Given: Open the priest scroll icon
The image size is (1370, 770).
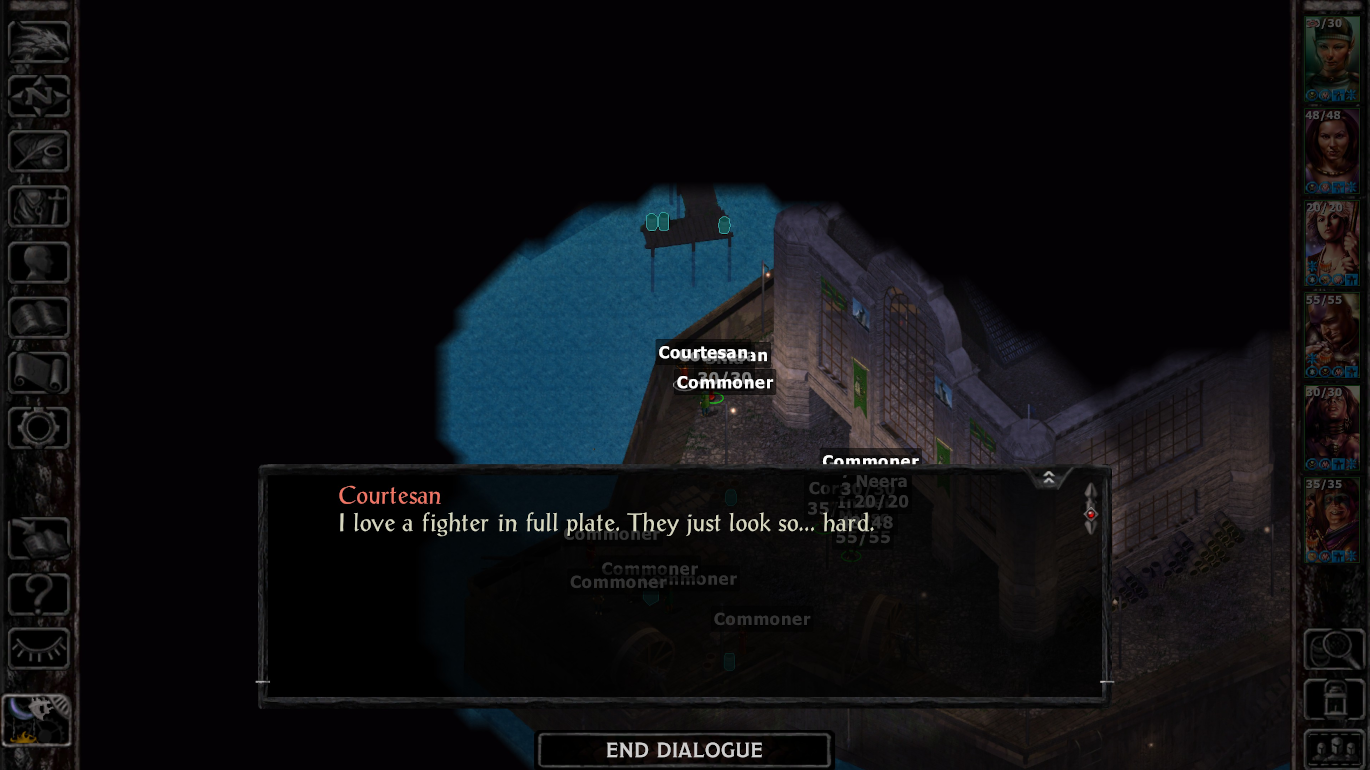Looking at the screenshot, I should (x=39, y=373).
